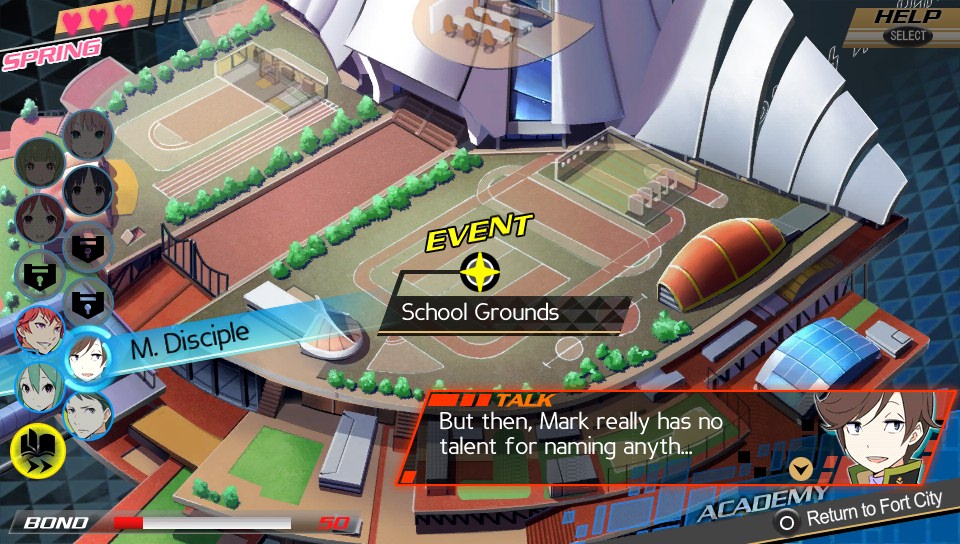Pick the dimmed dark-red haired portrait

pyautogui.click(x=38, y=217)
